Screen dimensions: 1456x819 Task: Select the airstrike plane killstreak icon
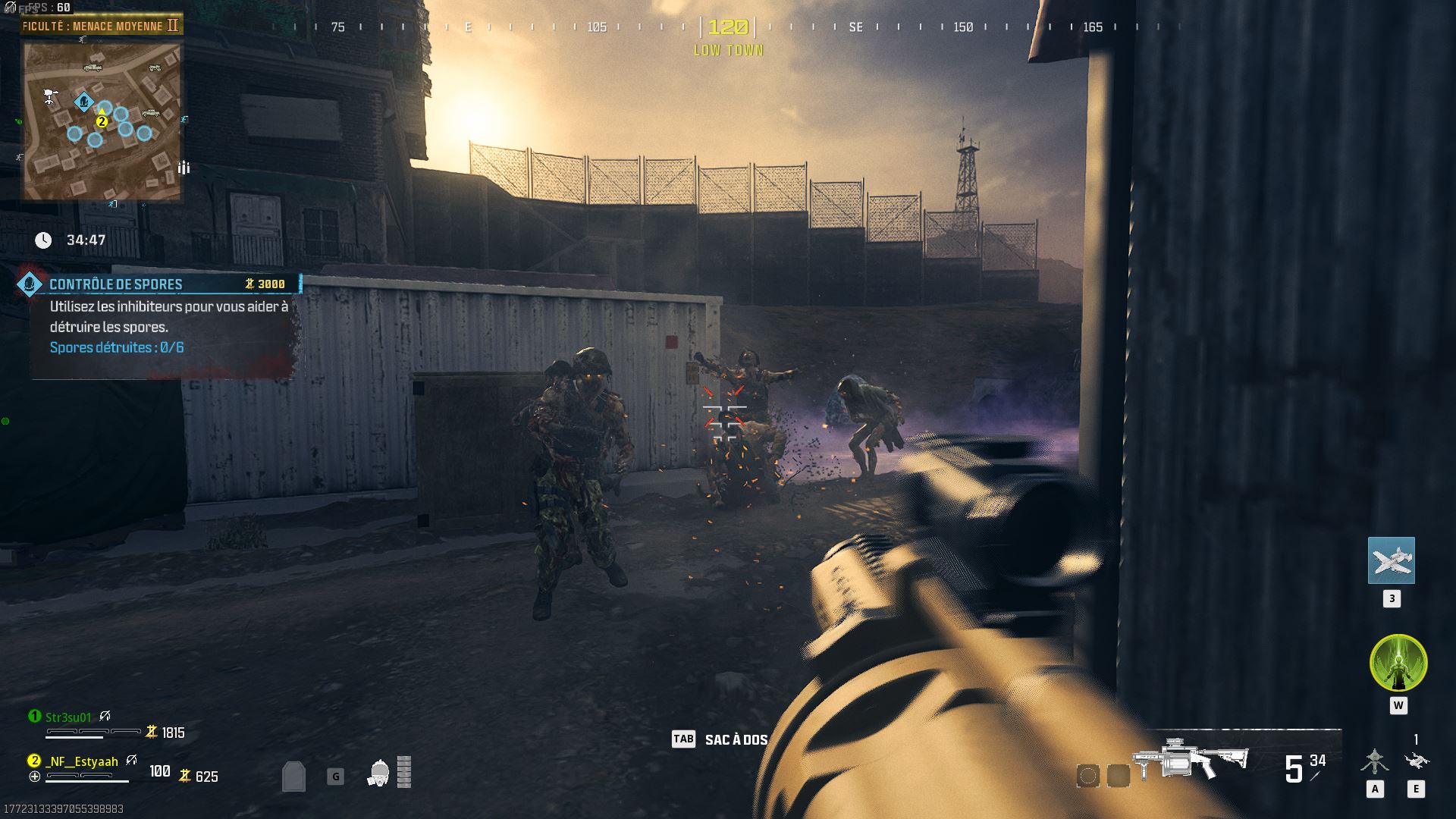click(1391, 560)
